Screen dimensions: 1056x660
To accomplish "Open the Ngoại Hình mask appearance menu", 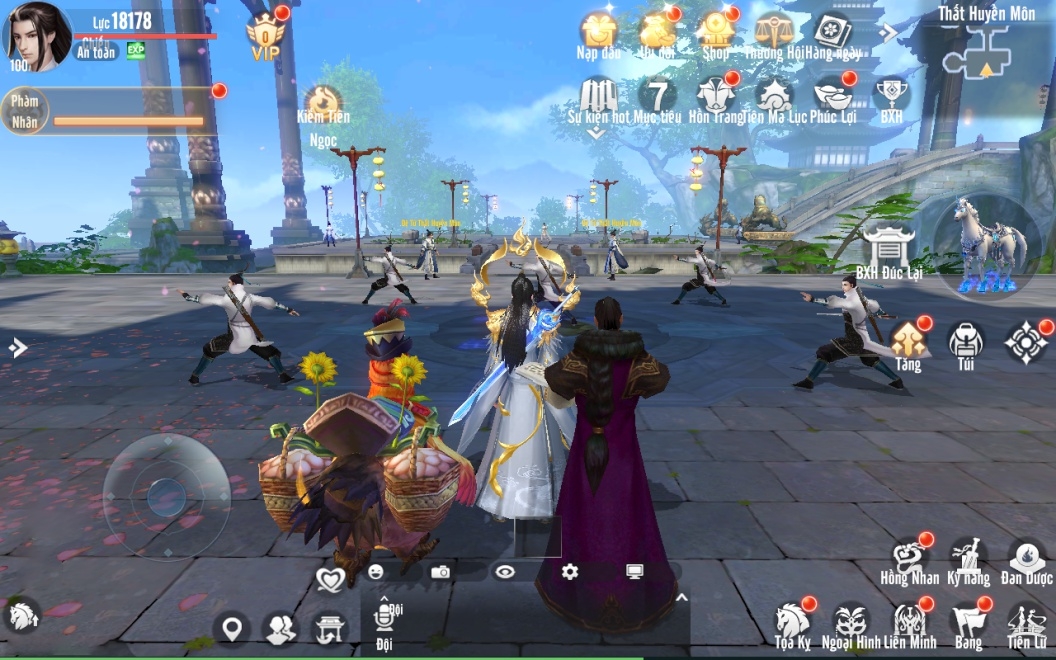I will 850,621.
